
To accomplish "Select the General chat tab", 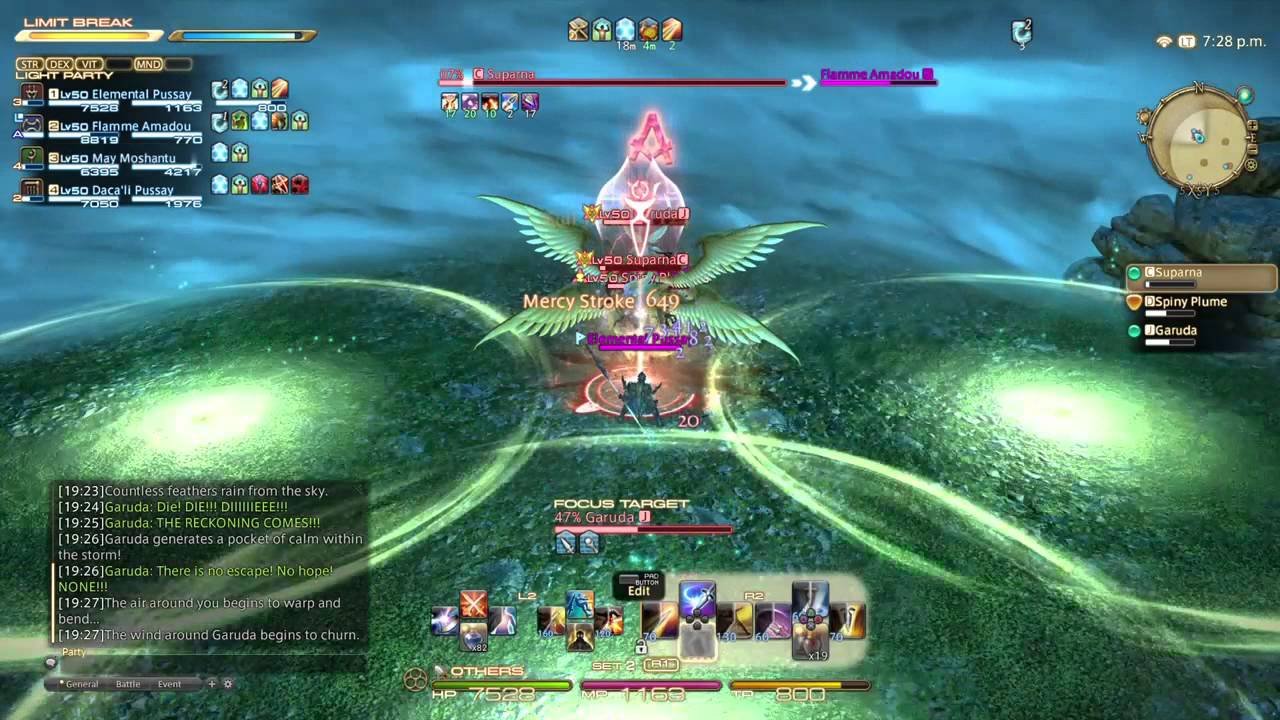I will coord(81,684).
